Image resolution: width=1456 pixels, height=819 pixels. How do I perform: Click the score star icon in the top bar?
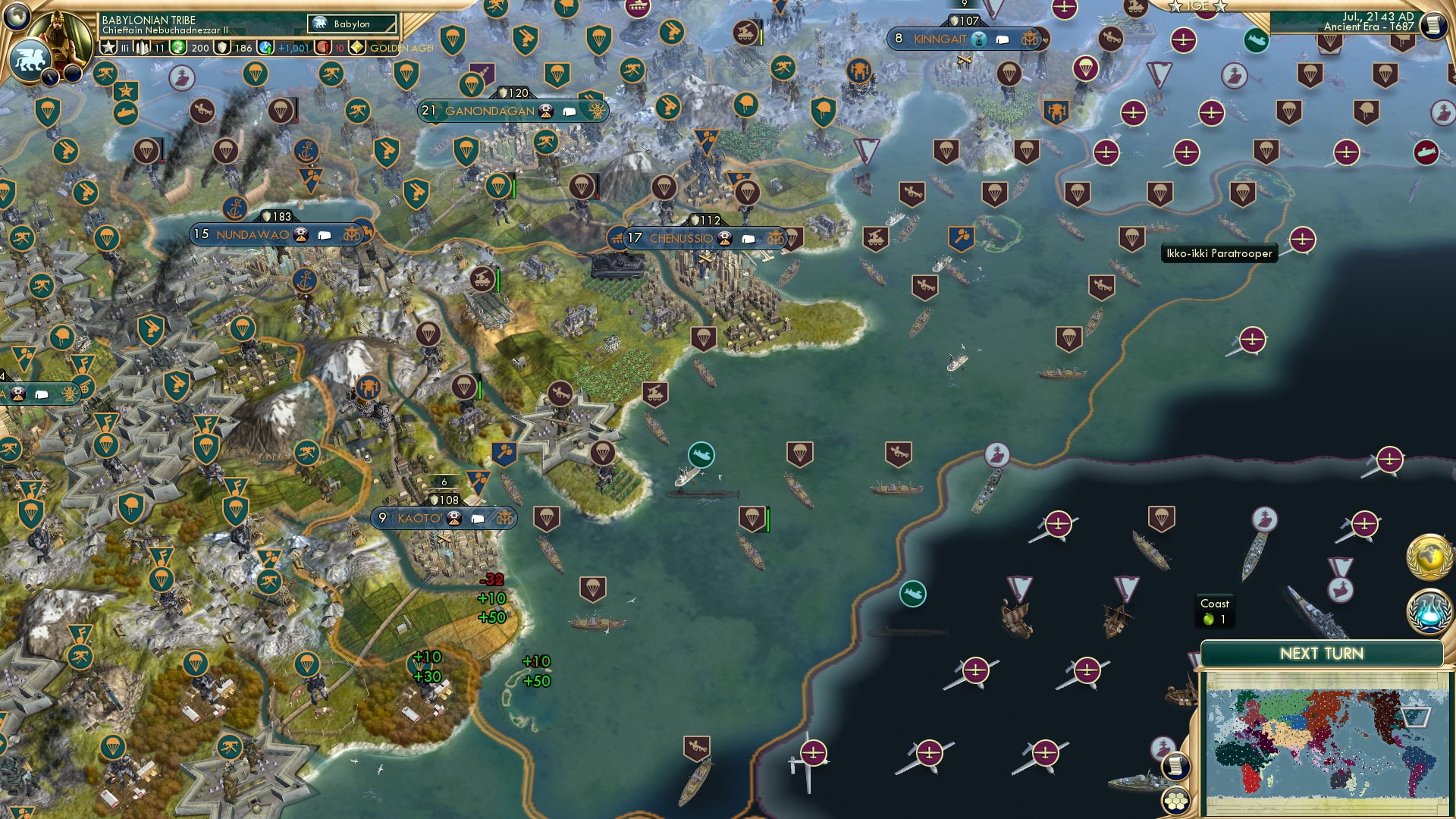pos(108,47)
